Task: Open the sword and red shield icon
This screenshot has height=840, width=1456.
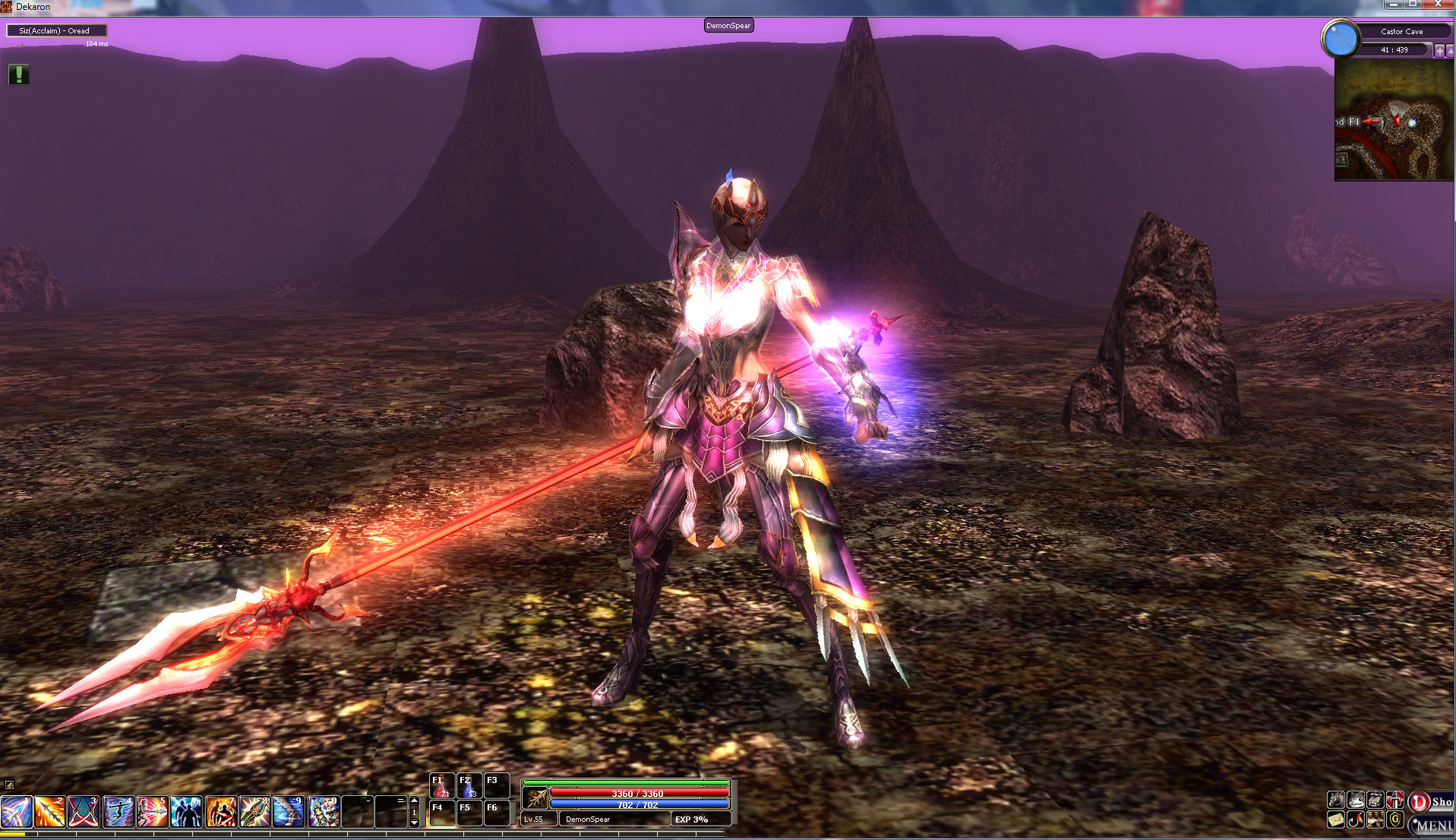Action: 1395,800
